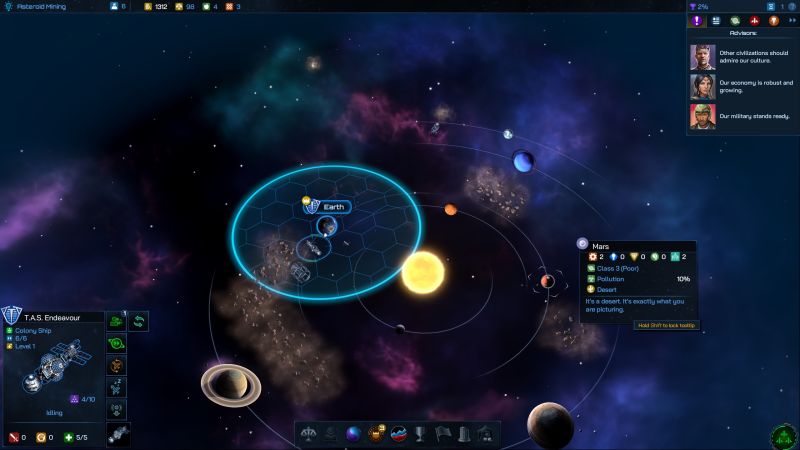Open the red and blue graph menu

coord(399,434)
